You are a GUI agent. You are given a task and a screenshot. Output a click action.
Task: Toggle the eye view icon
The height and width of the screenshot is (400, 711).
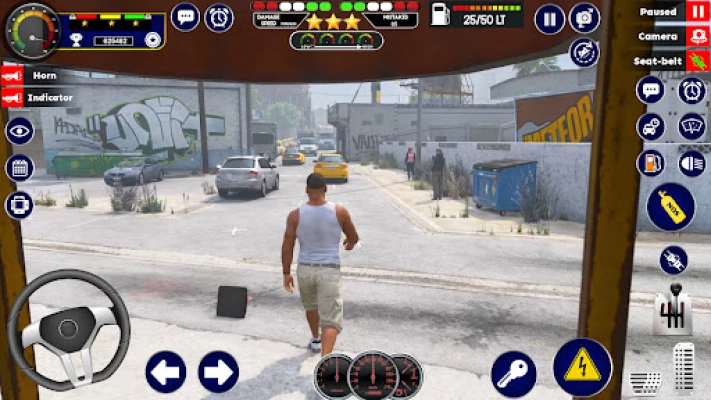[19, 131]
